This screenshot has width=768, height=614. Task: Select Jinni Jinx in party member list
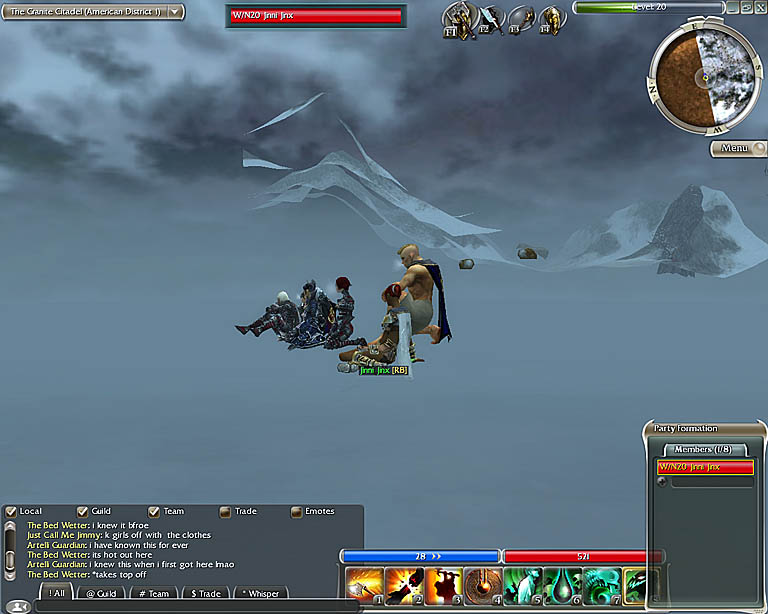coord(704,467)
